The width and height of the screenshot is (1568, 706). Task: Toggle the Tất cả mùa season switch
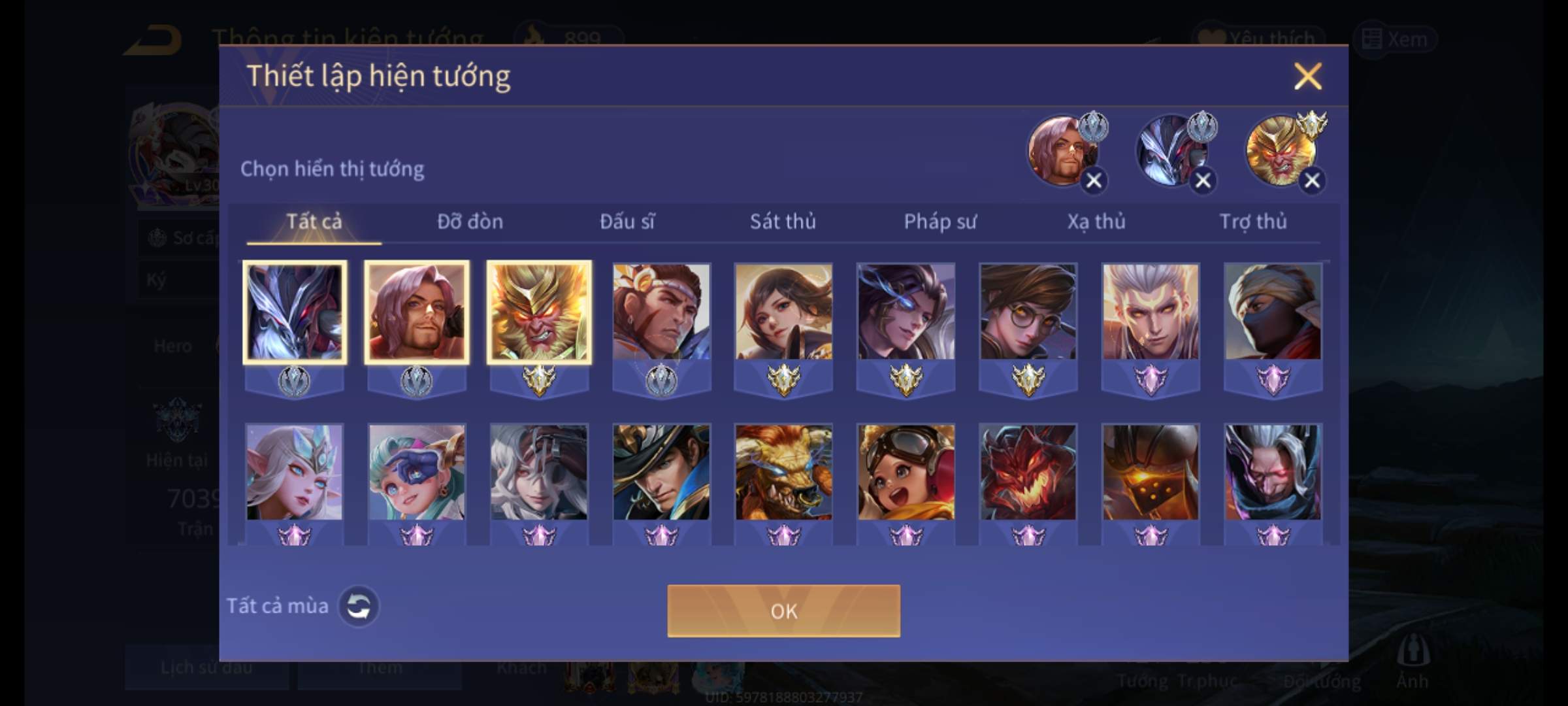(358, 606)
